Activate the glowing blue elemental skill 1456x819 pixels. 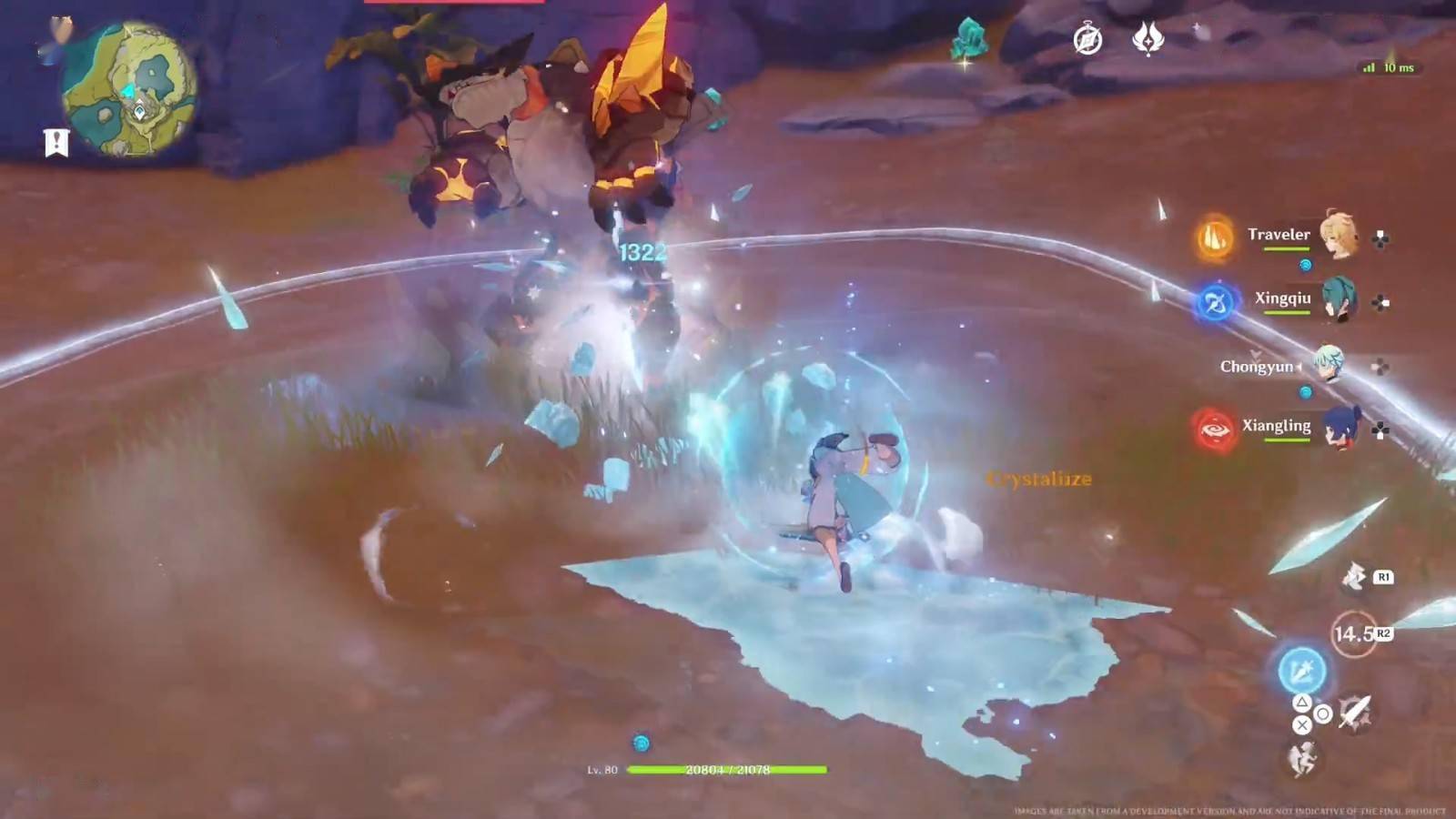tap(1301, 671)
